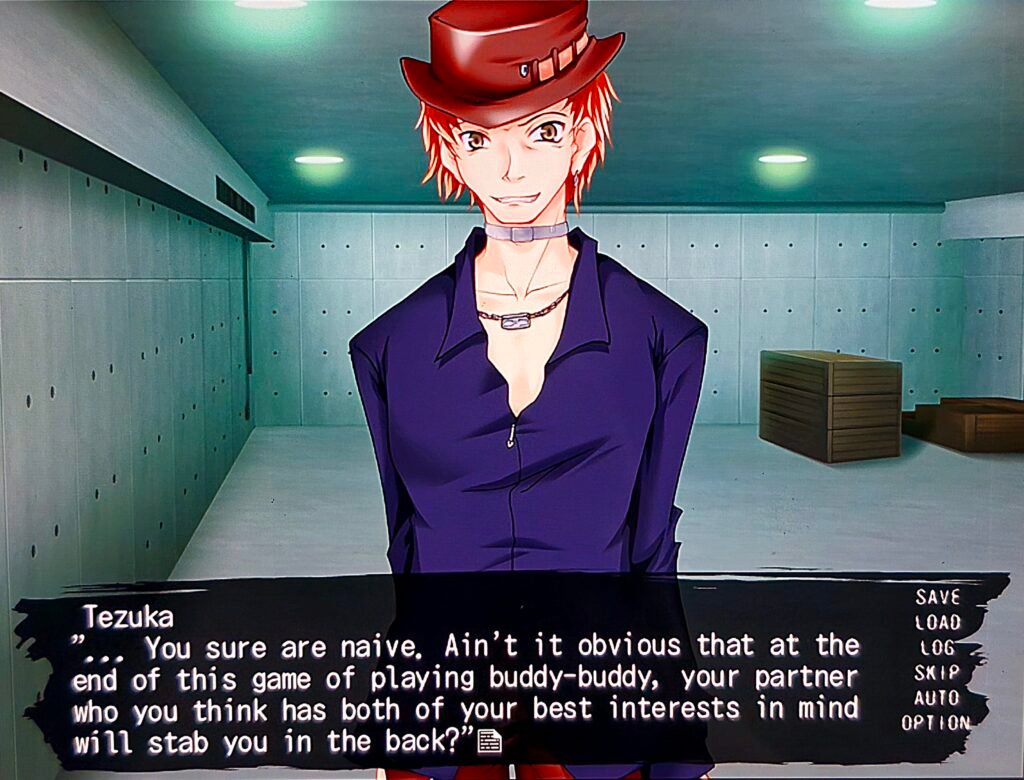The height and width of the screenshot is (780, 1024).
Task: Open the LOAD menu
Action: click(937, 622)
